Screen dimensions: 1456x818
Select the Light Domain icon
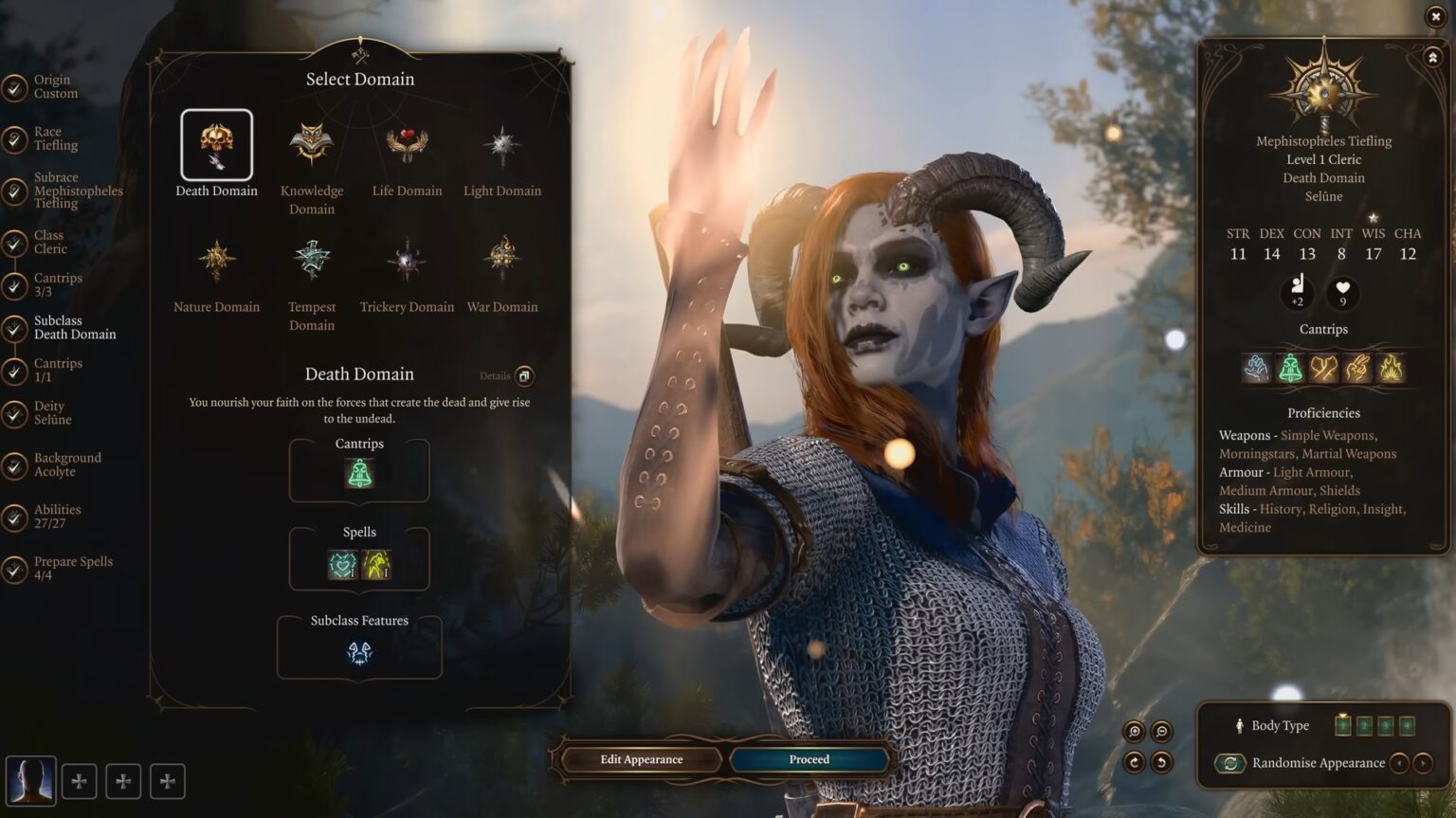point(502,143)
